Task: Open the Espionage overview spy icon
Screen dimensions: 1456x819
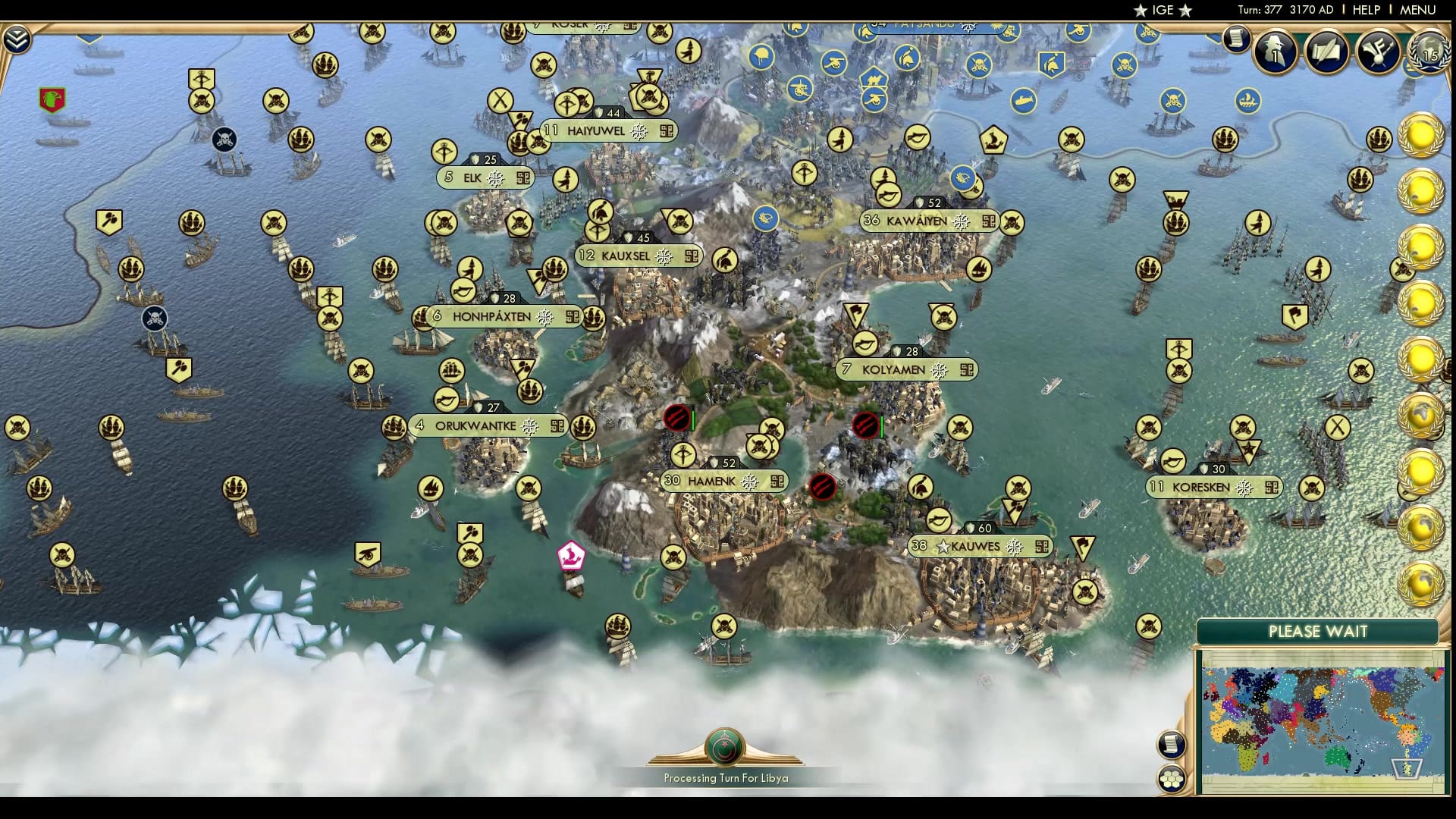Action: (1274, 50)
